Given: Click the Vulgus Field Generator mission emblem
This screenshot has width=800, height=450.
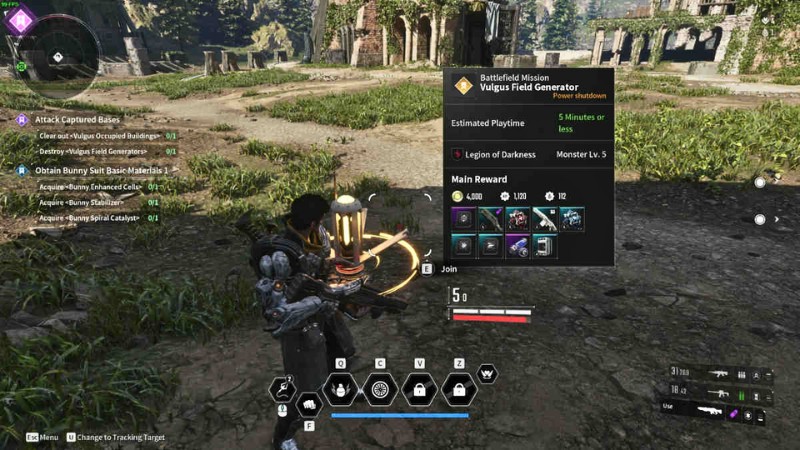Looking at the screenshot, I should click(x=463, y=85).
